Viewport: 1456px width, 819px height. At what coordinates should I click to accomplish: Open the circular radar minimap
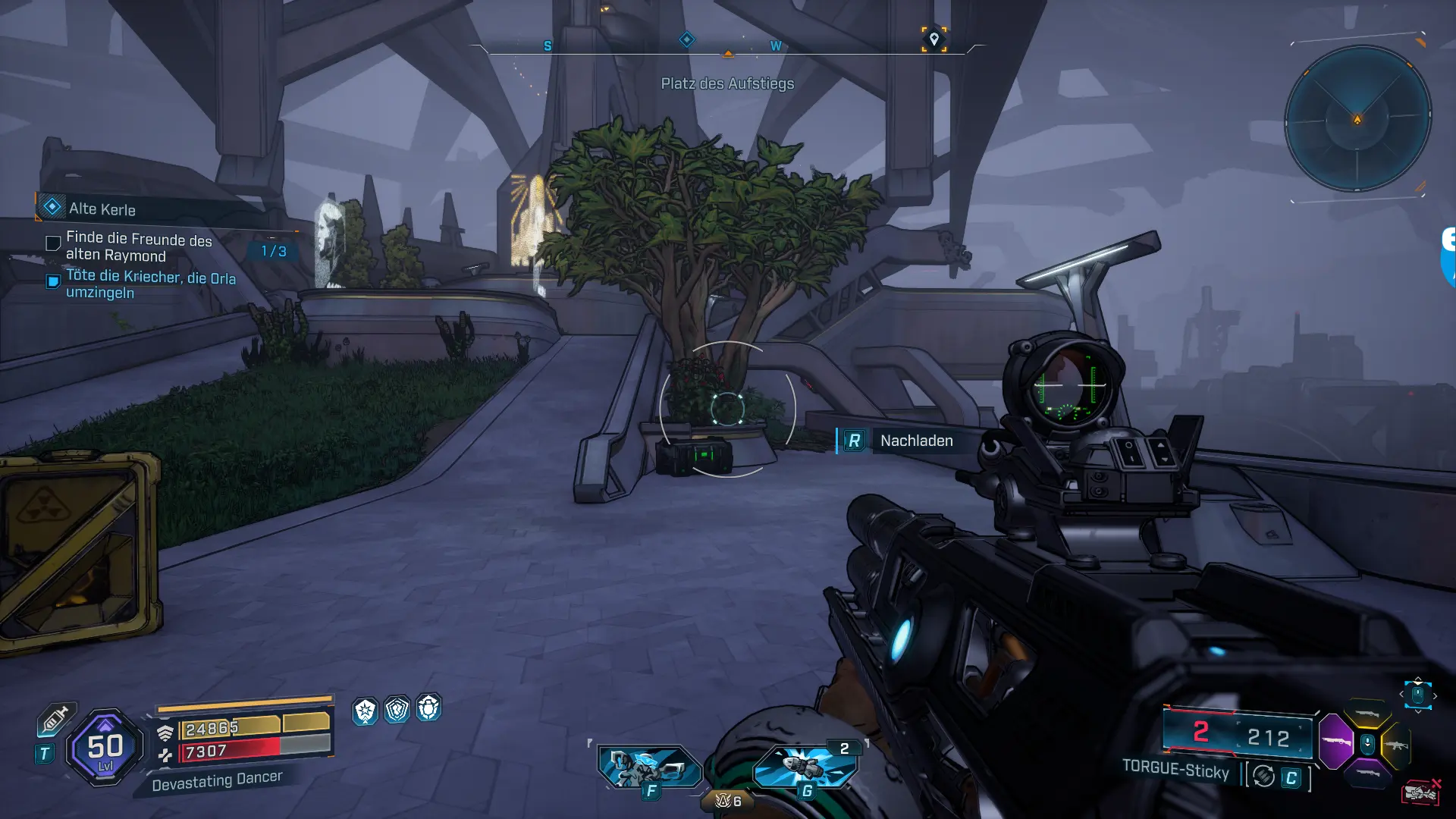1357,119
